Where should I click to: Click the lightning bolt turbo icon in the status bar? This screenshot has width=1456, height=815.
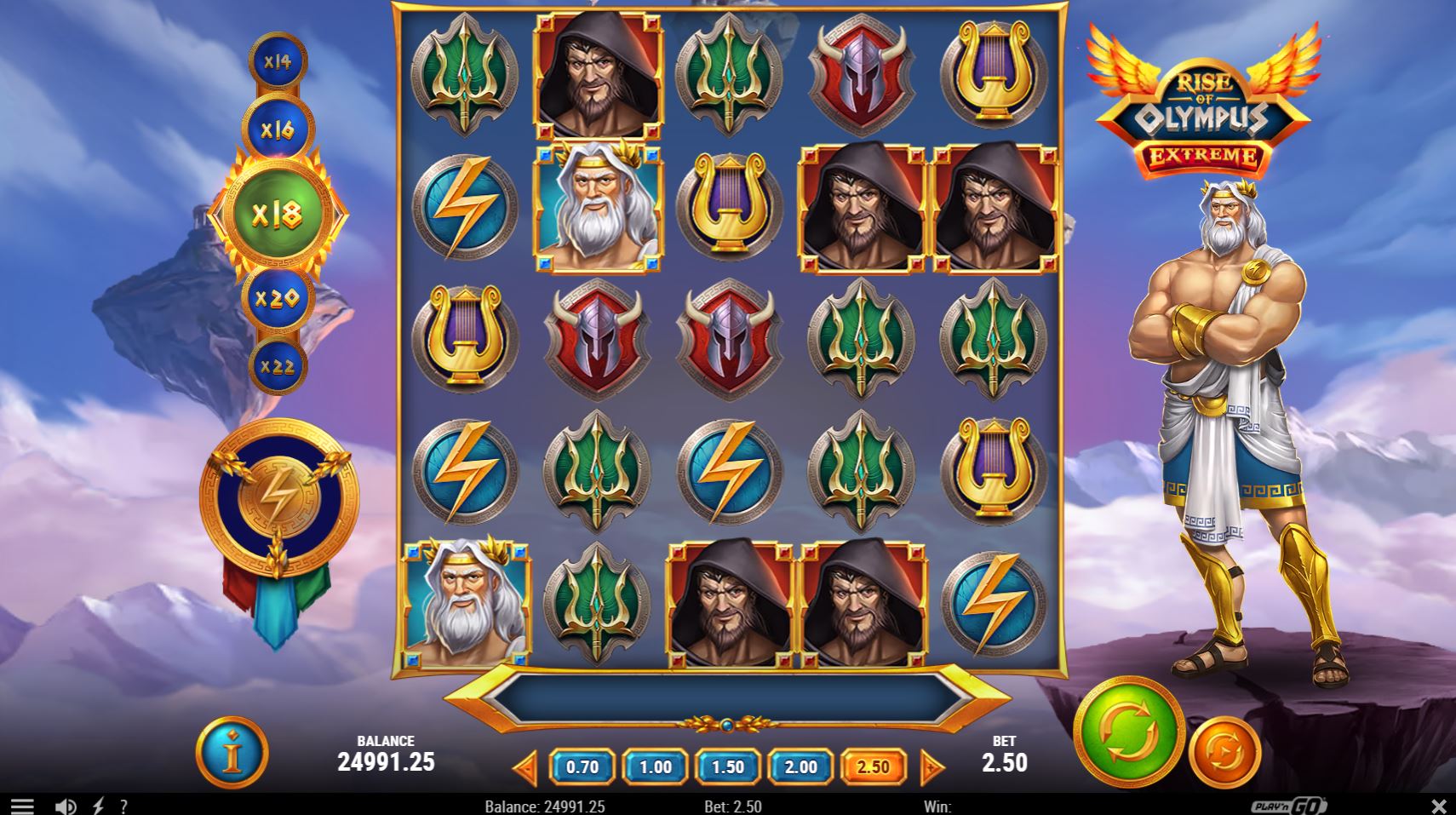pos(98,804)
